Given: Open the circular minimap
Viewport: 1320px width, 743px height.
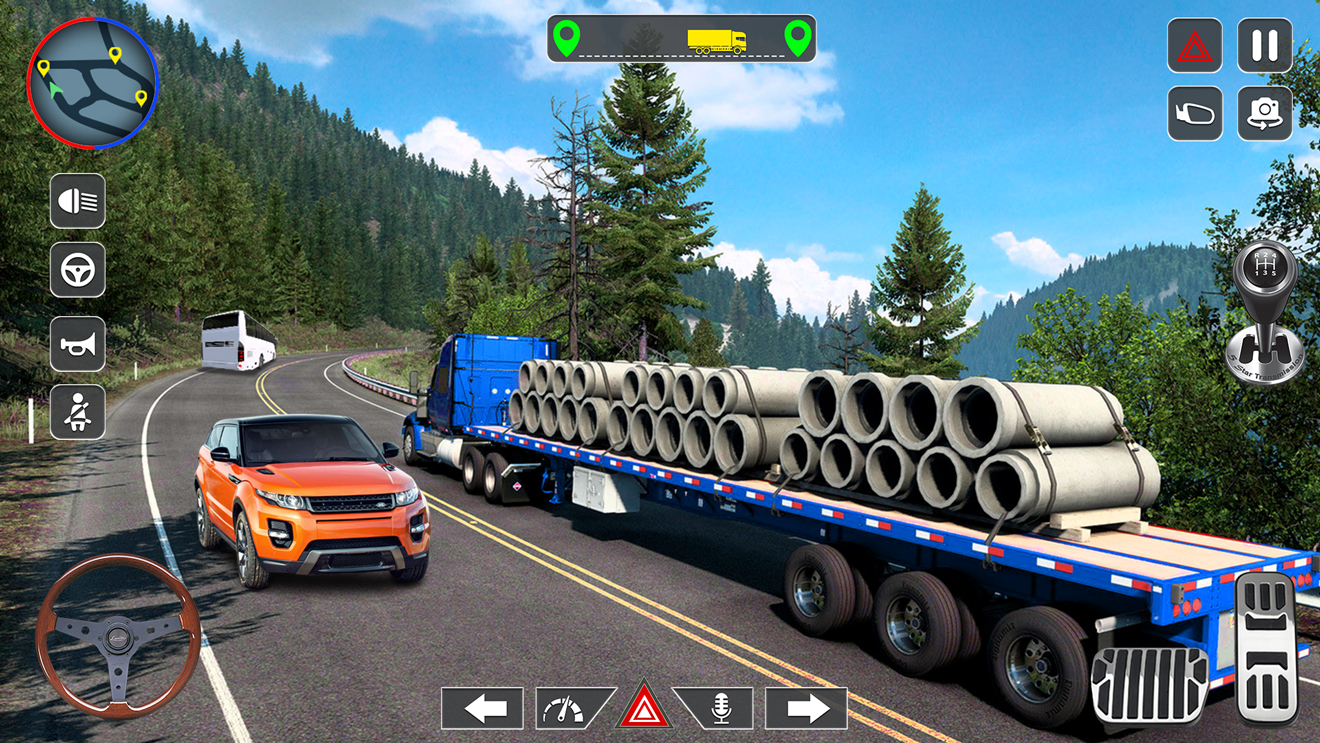Looking at the screenshot, I should tap(93, 83).
